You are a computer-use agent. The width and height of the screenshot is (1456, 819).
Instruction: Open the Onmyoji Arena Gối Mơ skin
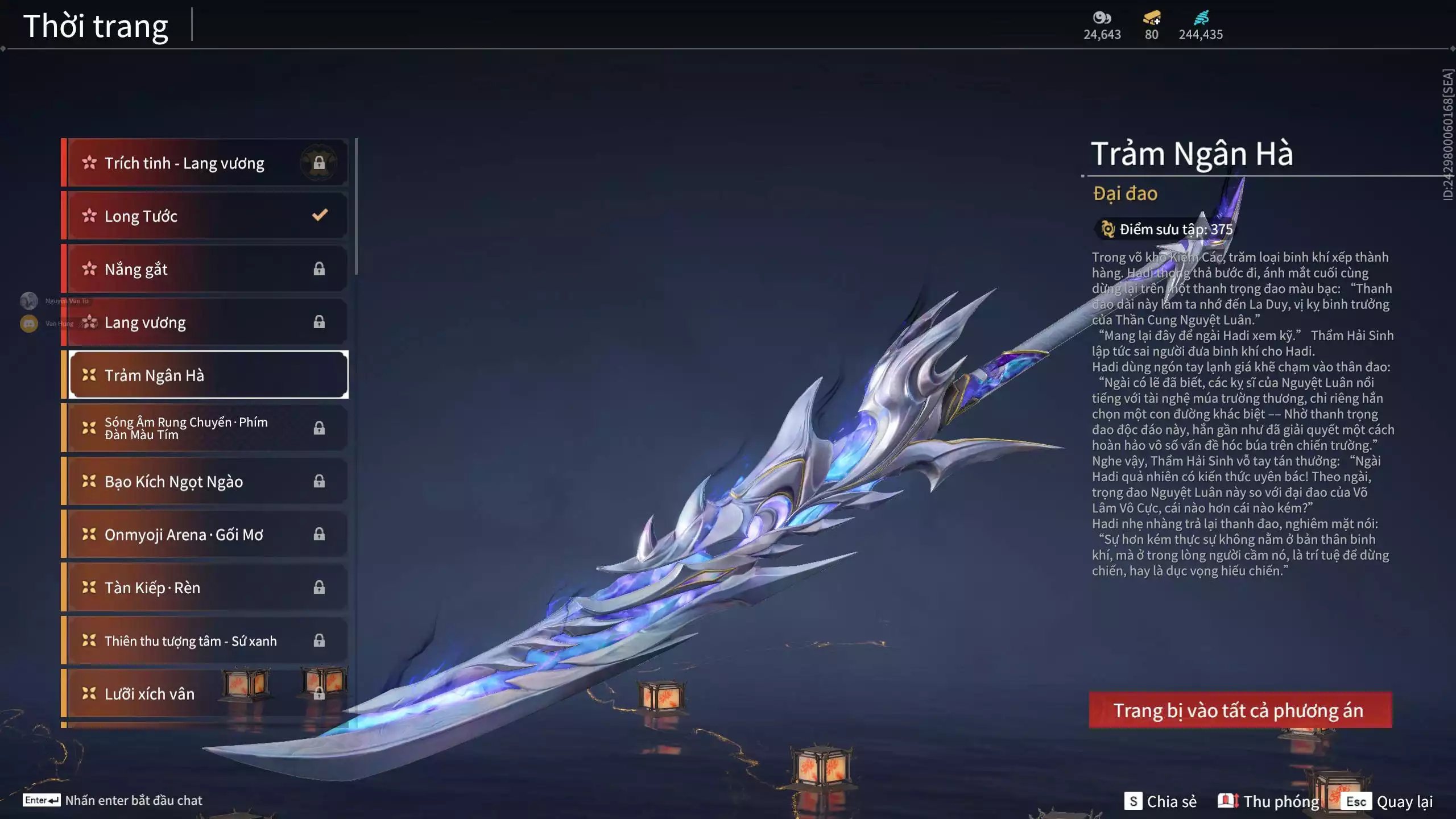tap(208, 535)
